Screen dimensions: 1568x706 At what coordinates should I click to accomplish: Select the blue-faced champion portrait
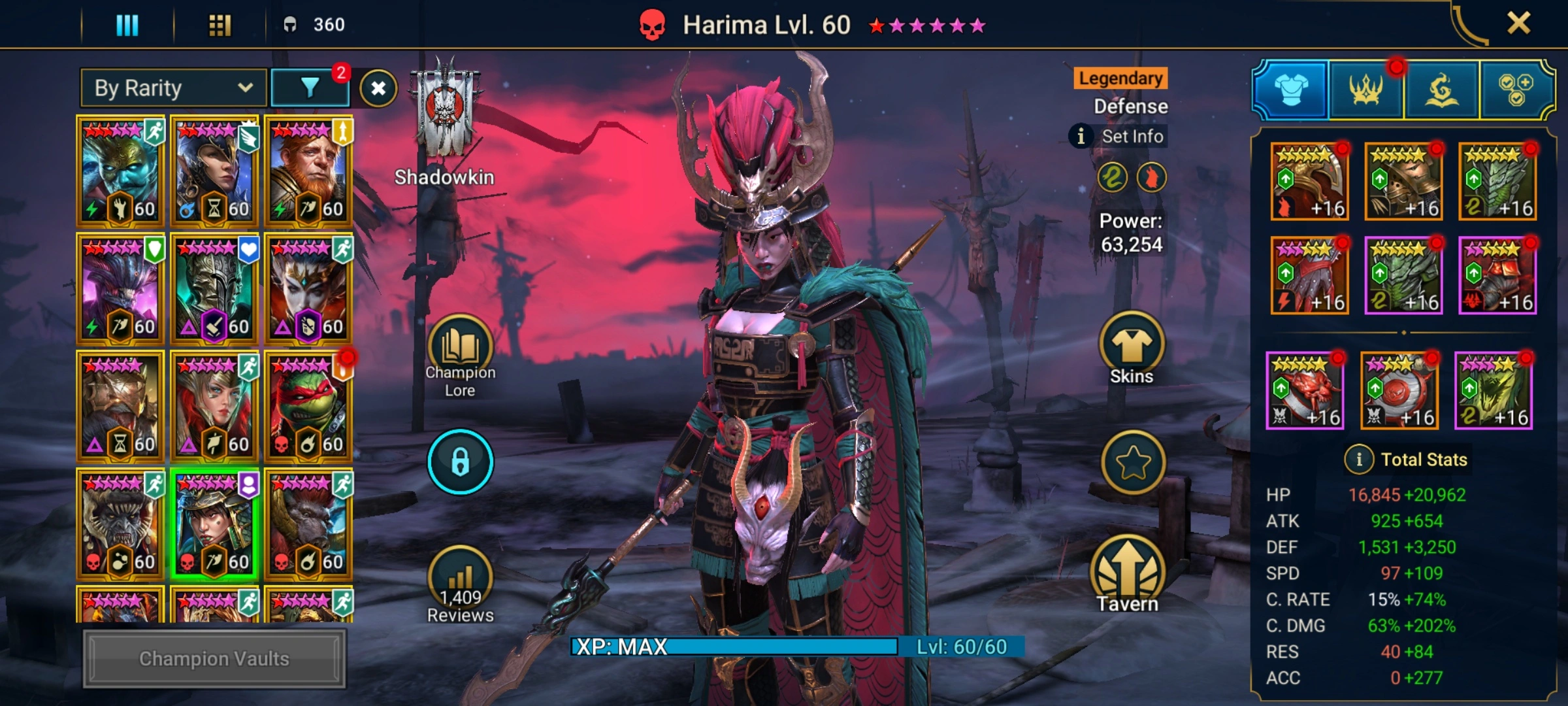tap(120, 171)
